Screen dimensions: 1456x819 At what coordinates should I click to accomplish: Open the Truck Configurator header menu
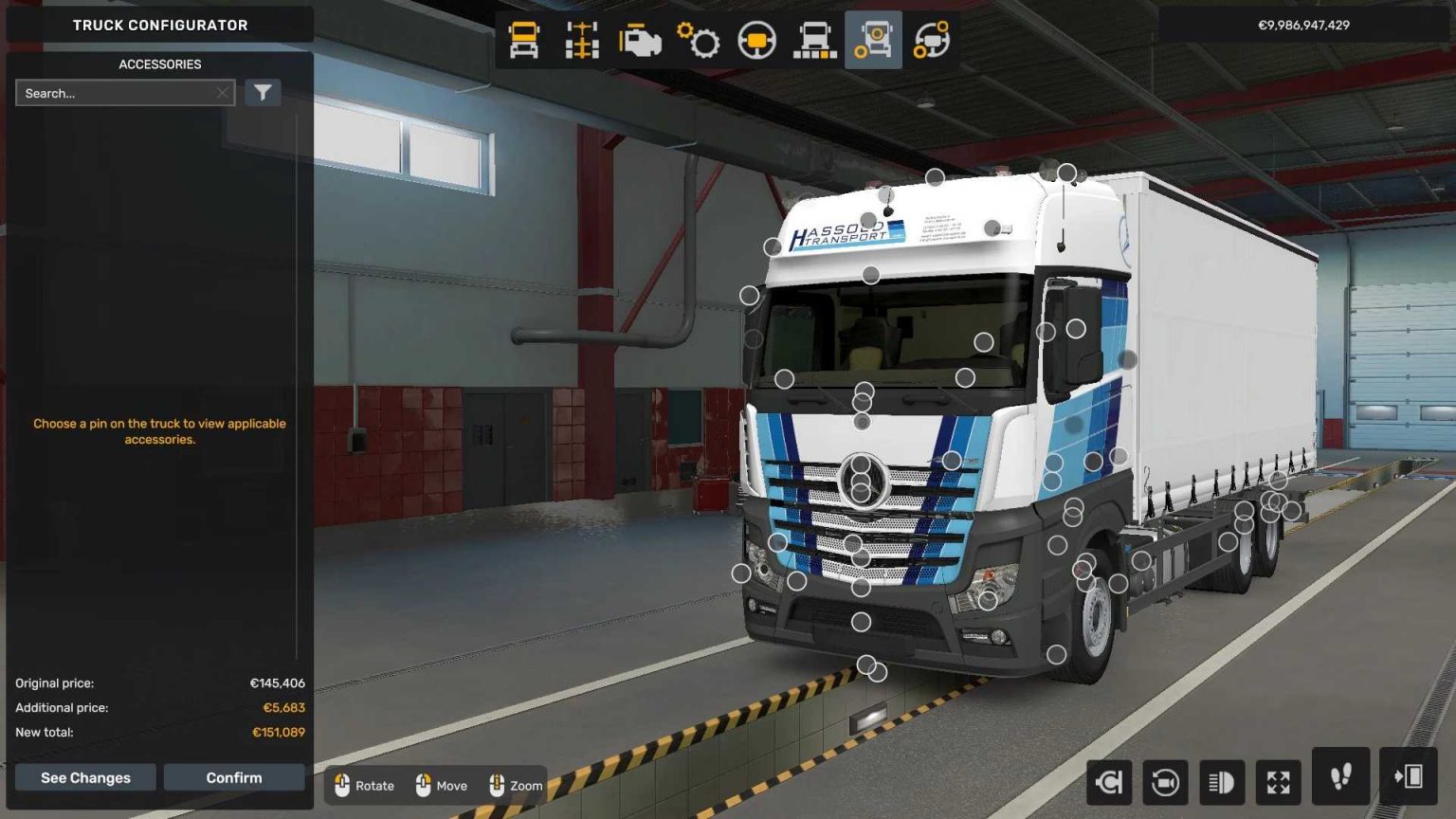coord(160,25)
